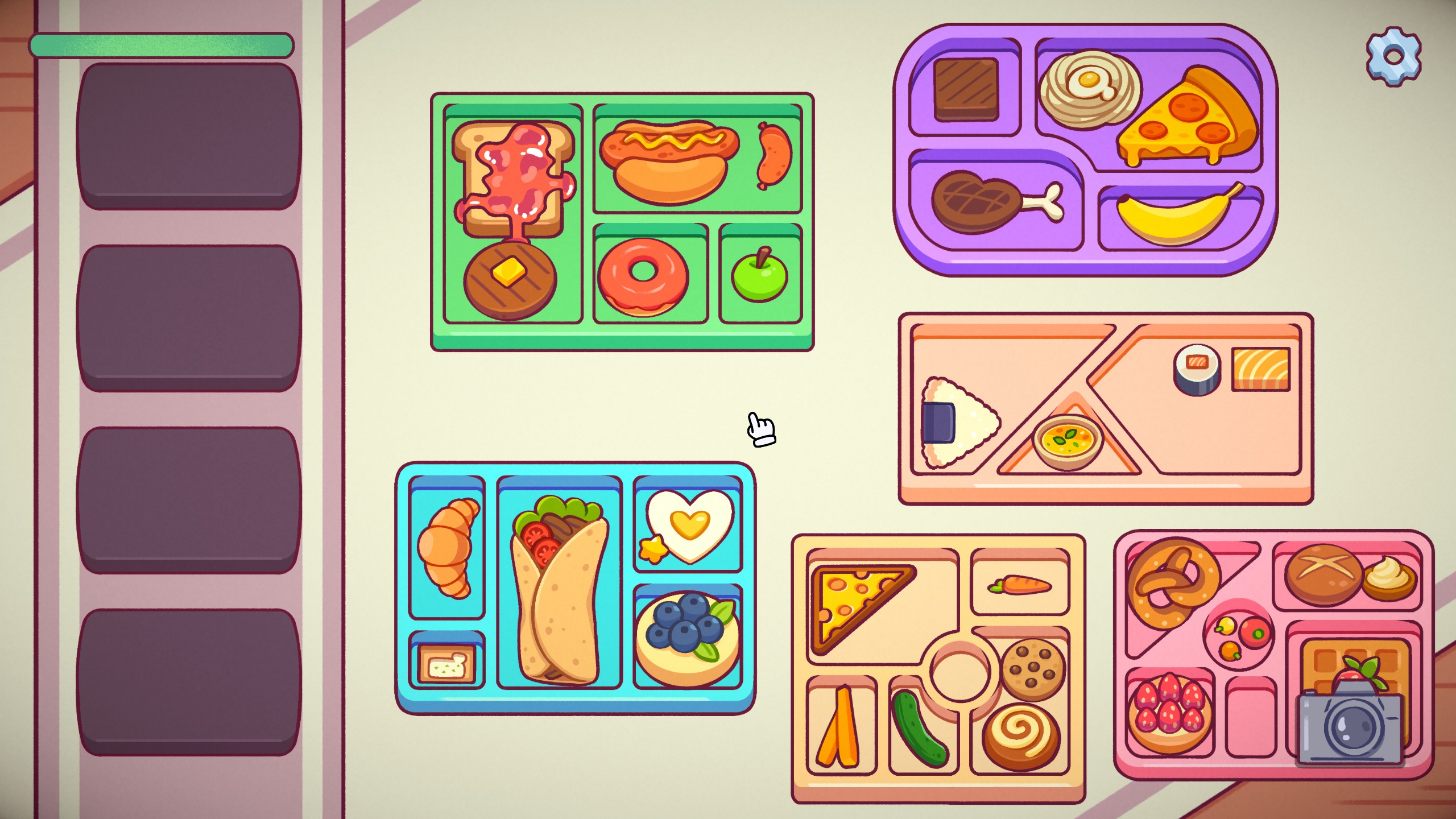Pick the pepperoni pizza slice
This screenshot has height=819, width=1456.
click(x=1189, y=120)
